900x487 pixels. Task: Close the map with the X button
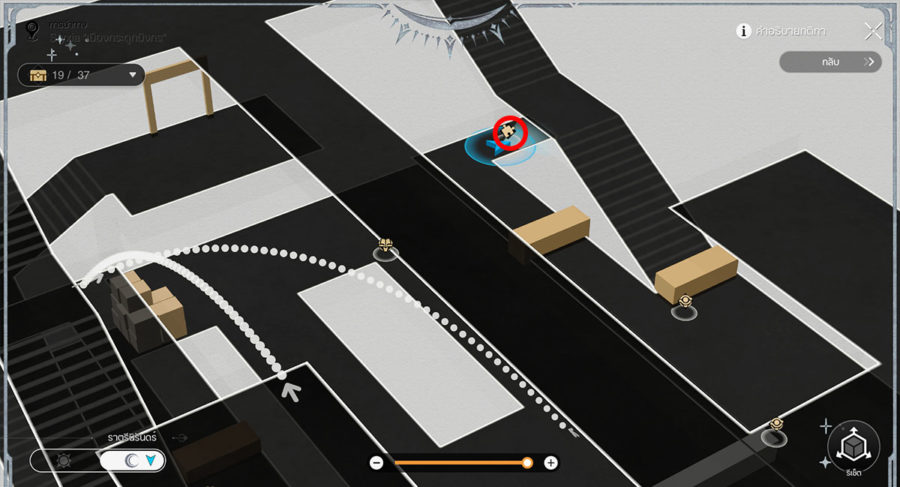click(x=873, y=30)
